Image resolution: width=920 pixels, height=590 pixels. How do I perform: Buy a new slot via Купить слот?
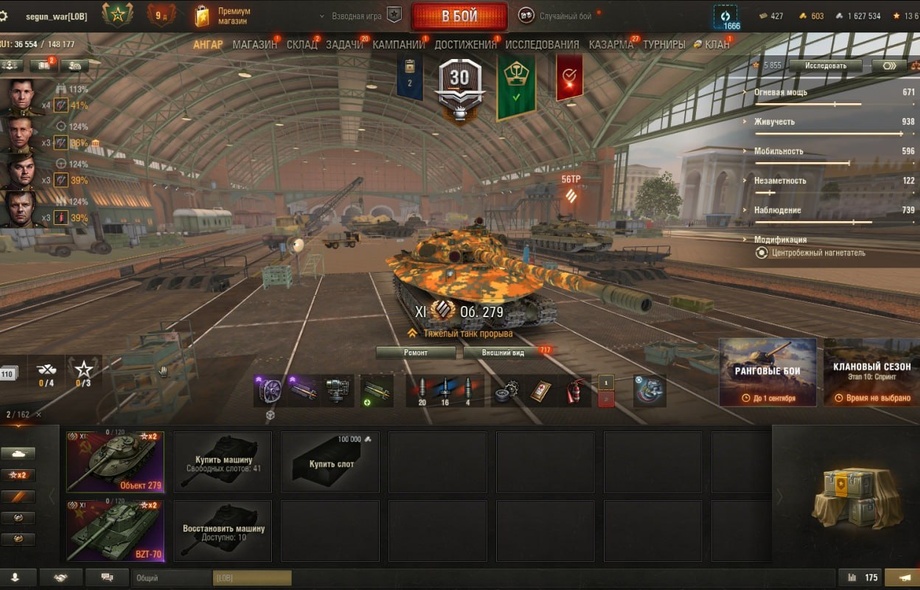pos(331,461)
